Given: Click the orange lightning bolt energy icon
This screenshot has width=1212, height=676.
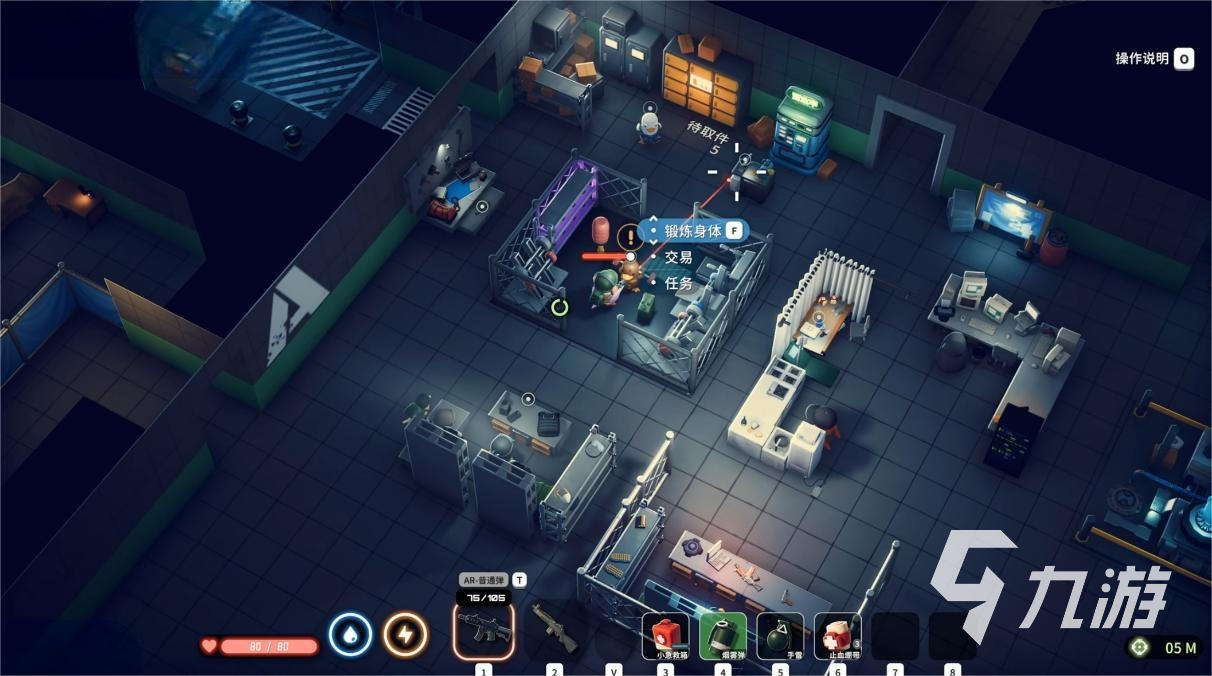Looking at the screenshot, I should 405,635.
